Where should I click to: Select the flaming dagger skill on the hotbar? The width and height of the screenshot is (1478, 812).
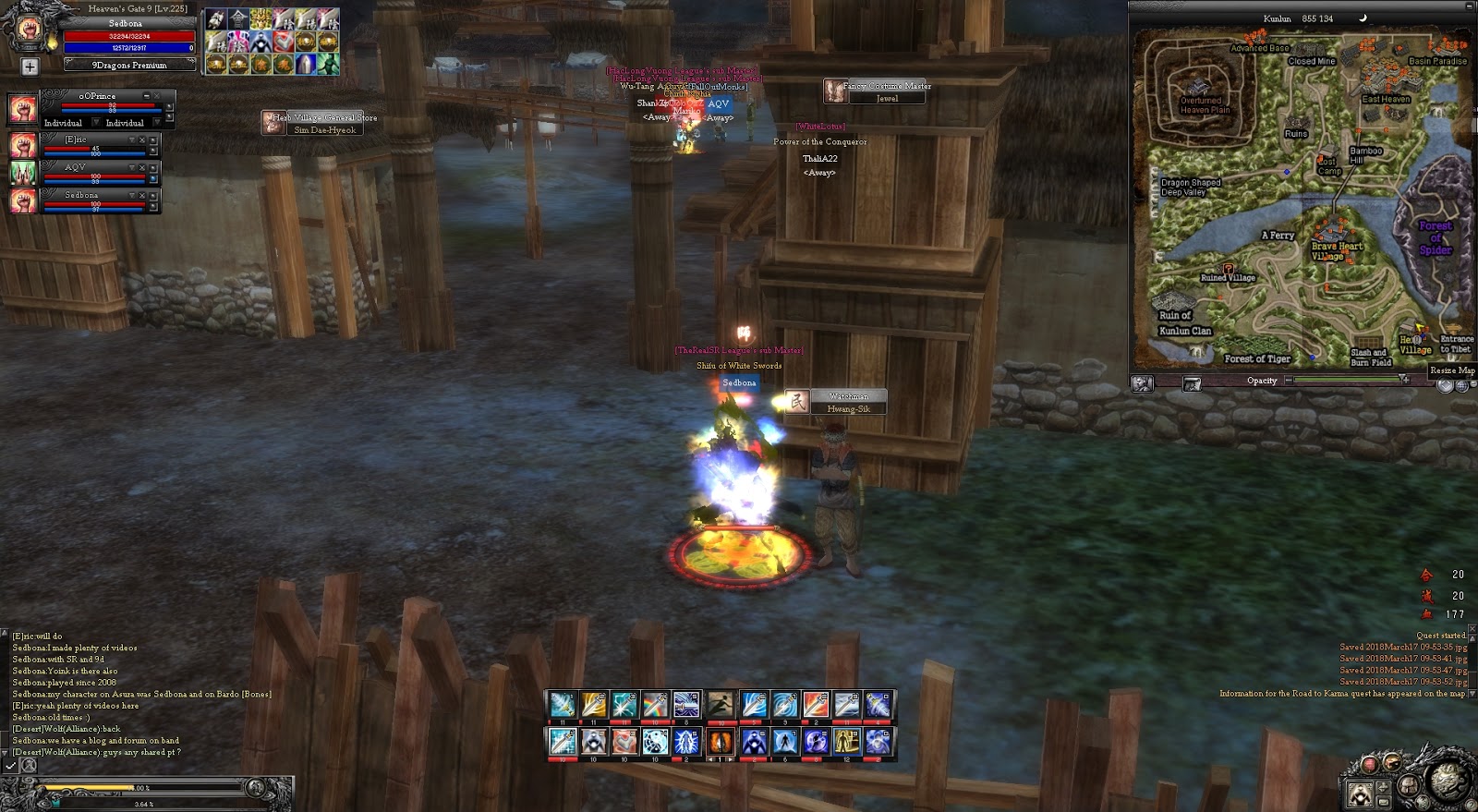coord(721,741)
